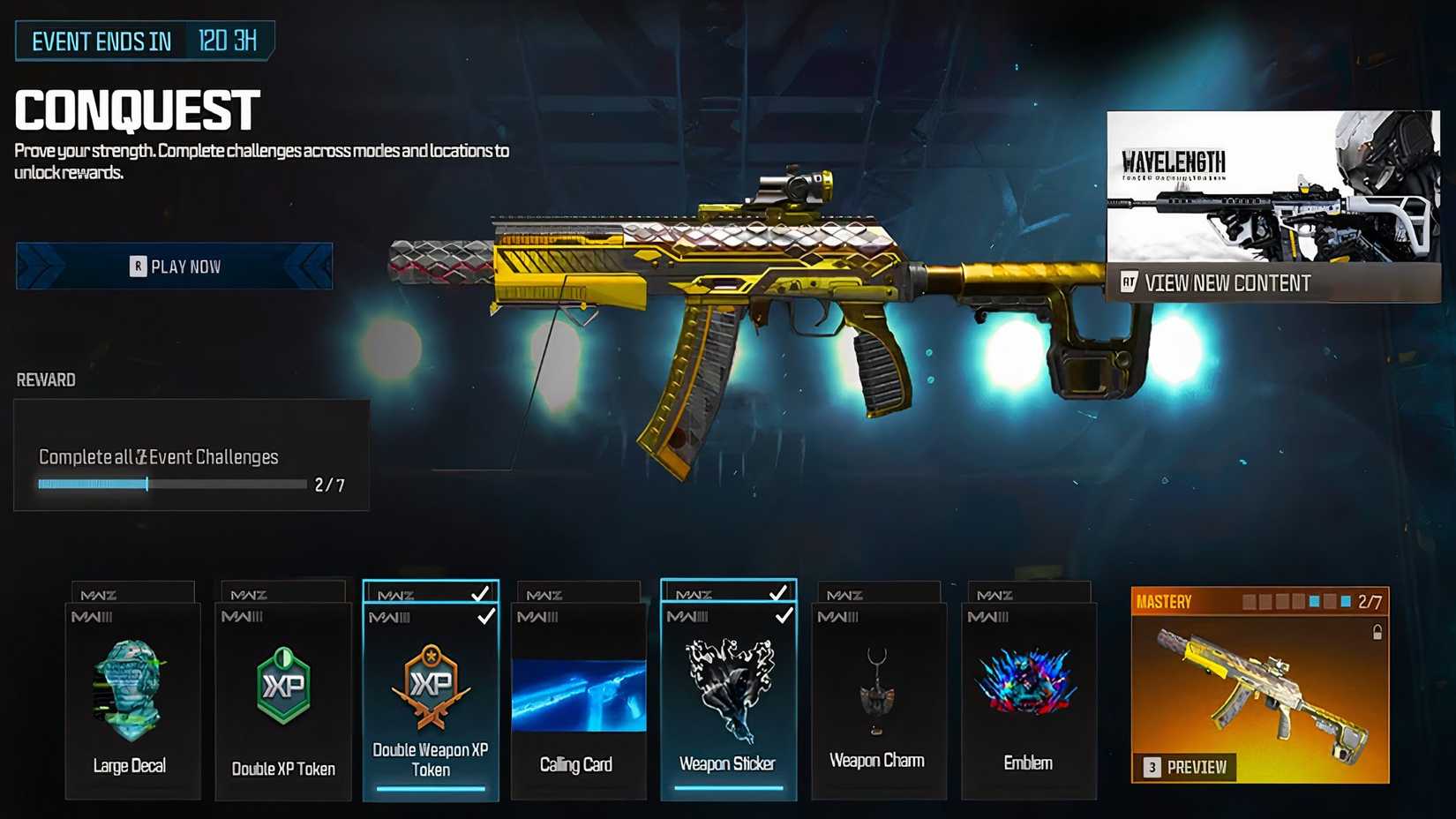Open the Weapon Sticker reward
This screenshot has width=1456, height=819.
tap(727, 688)
